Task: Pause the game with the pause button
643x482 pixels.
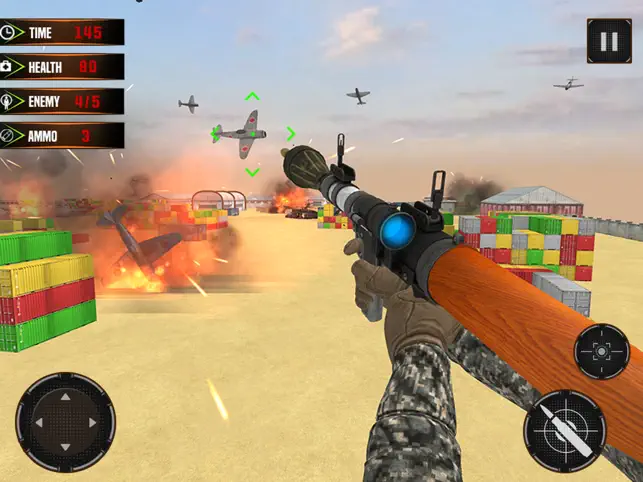Action: (609, 41)
